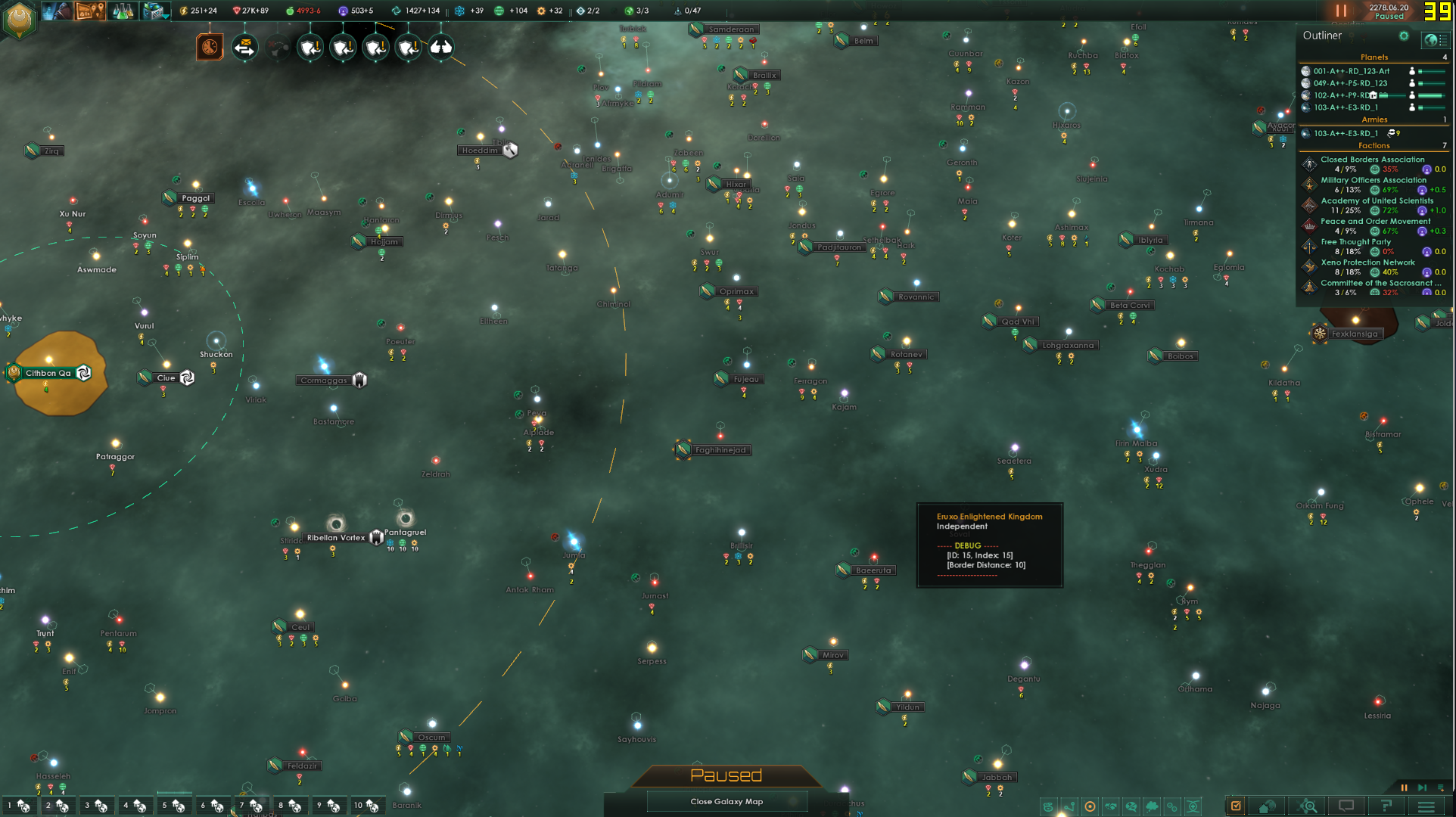Click the thumbs-up faction approval notification
Screen dimensions: 1456x817
(x=443, y=48)
